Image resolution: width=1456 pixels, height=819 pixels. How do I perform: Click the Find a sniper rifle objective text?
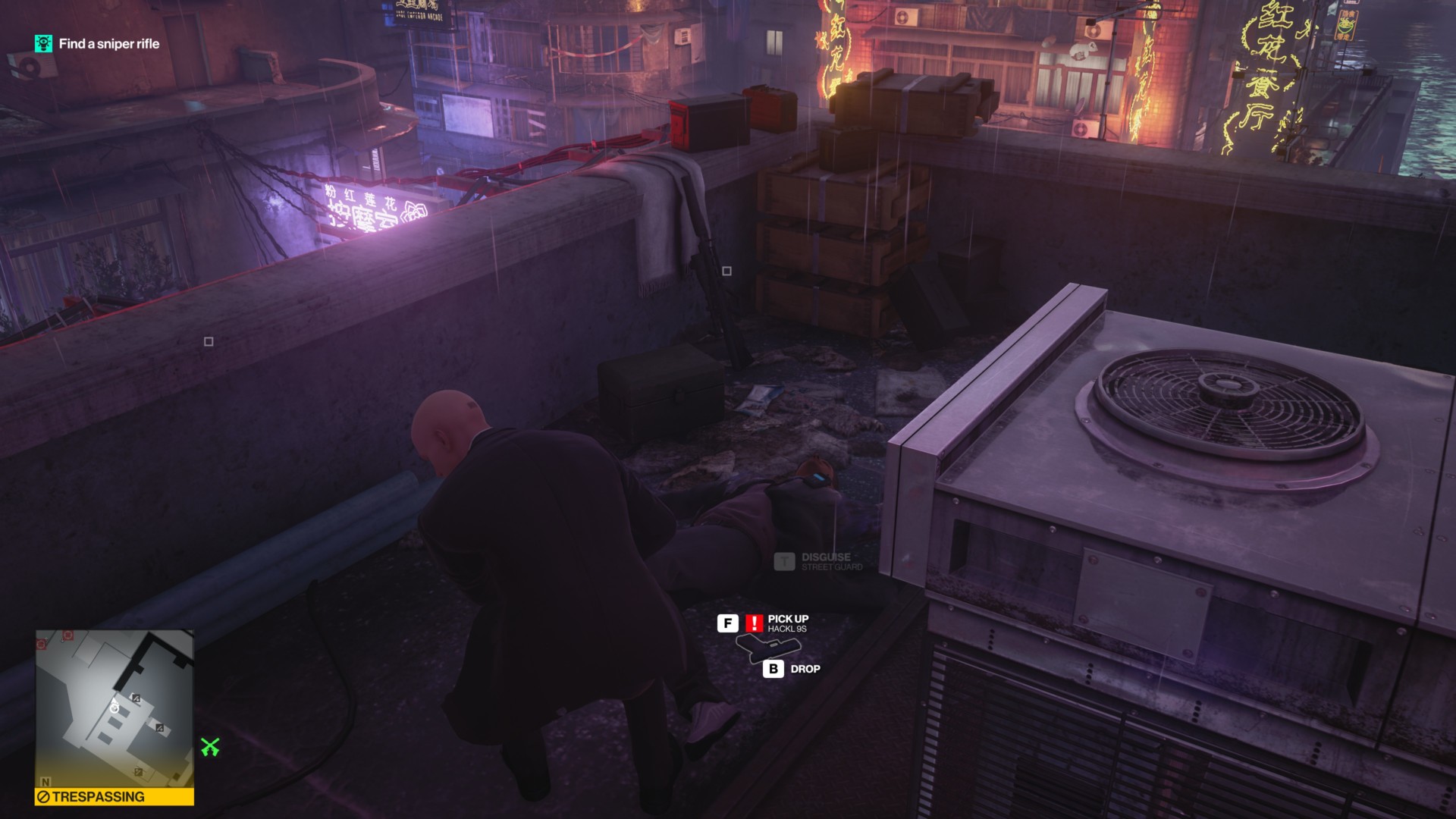click(x=110, y=45)
